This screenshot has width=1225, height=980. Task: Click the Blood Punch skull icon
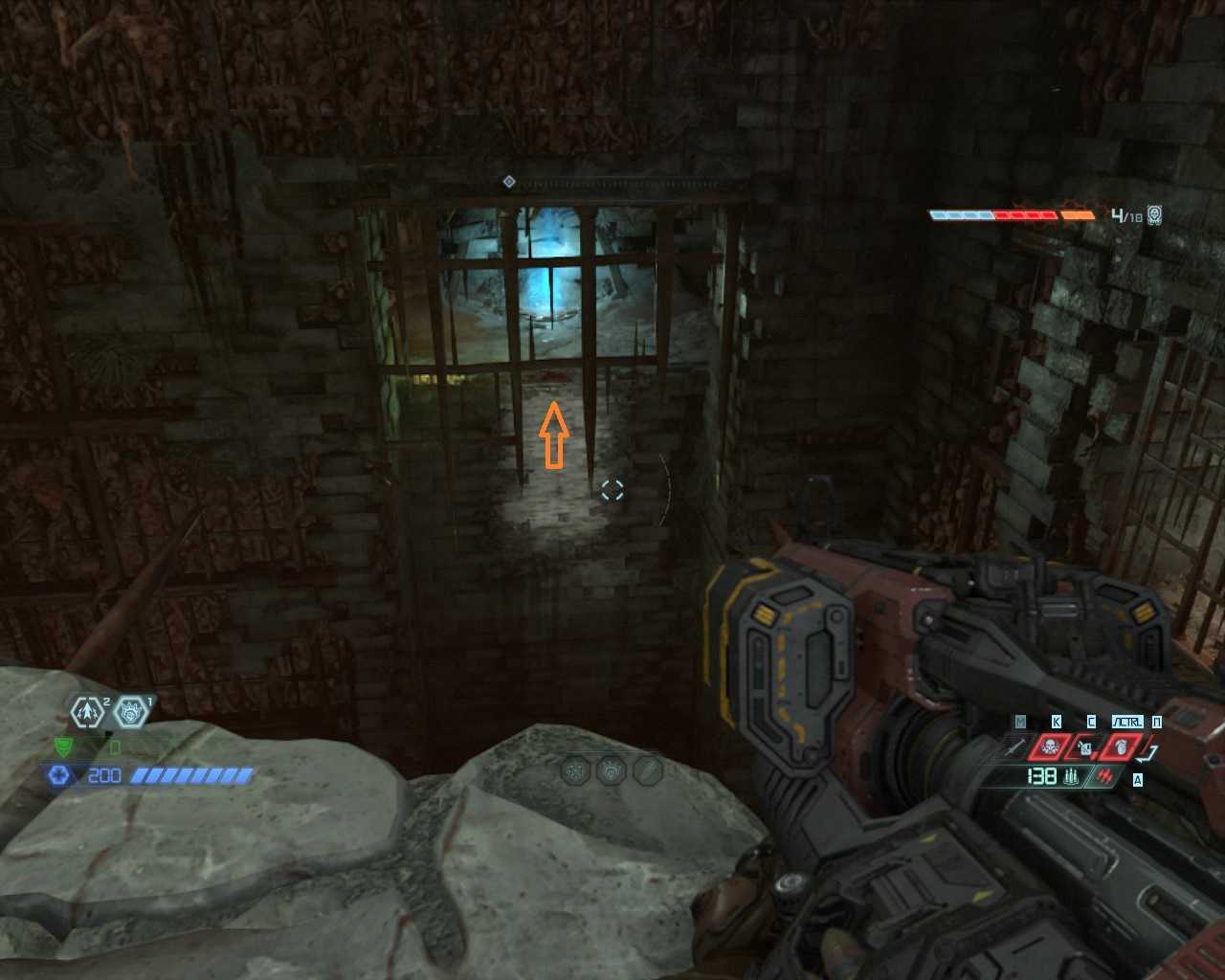(x=1050, y=747)
